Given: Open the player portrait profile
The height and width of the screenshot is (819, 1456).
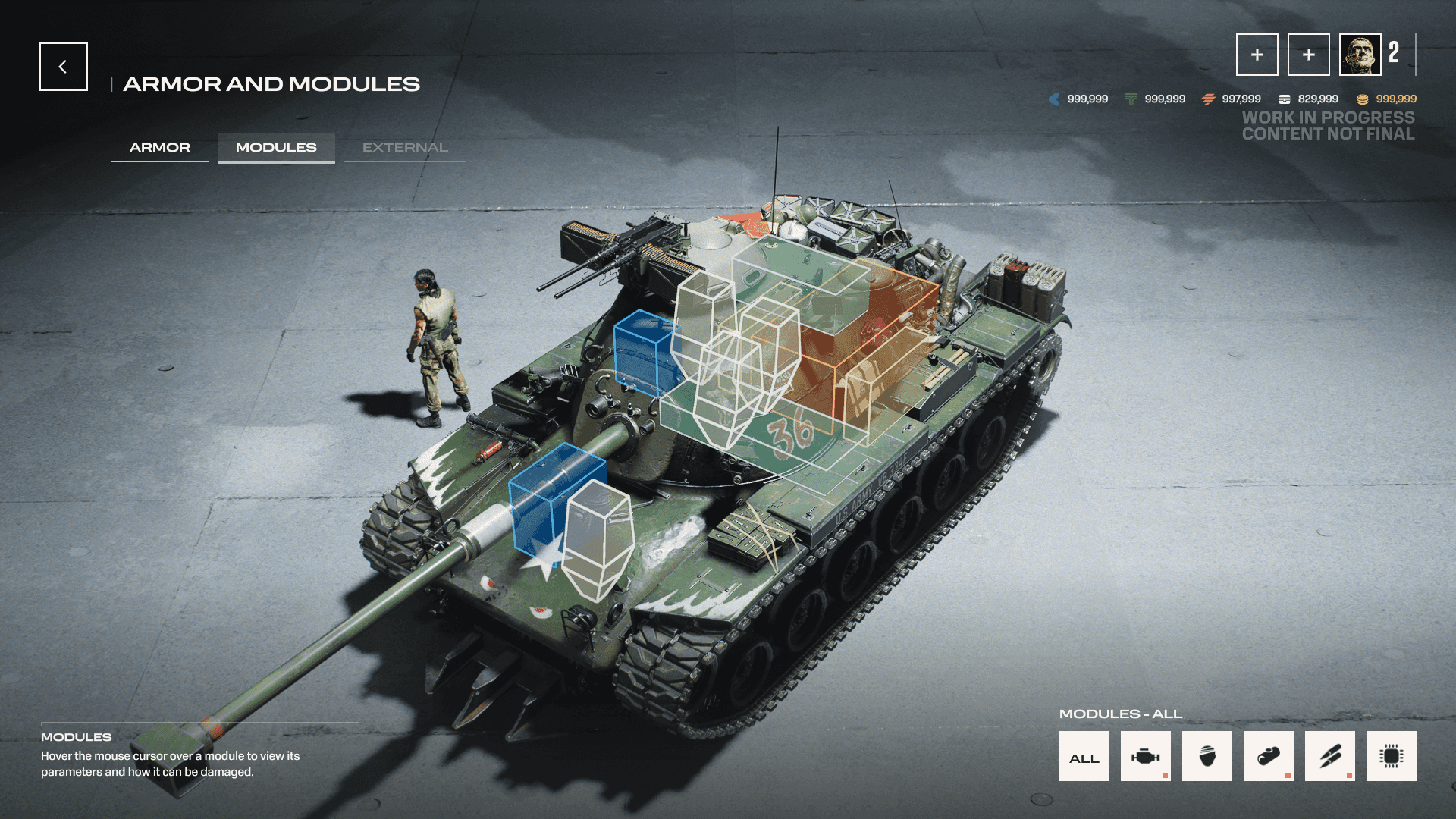Looking at the screenshot, I should pyautogui.click(x=1360, y=55).
